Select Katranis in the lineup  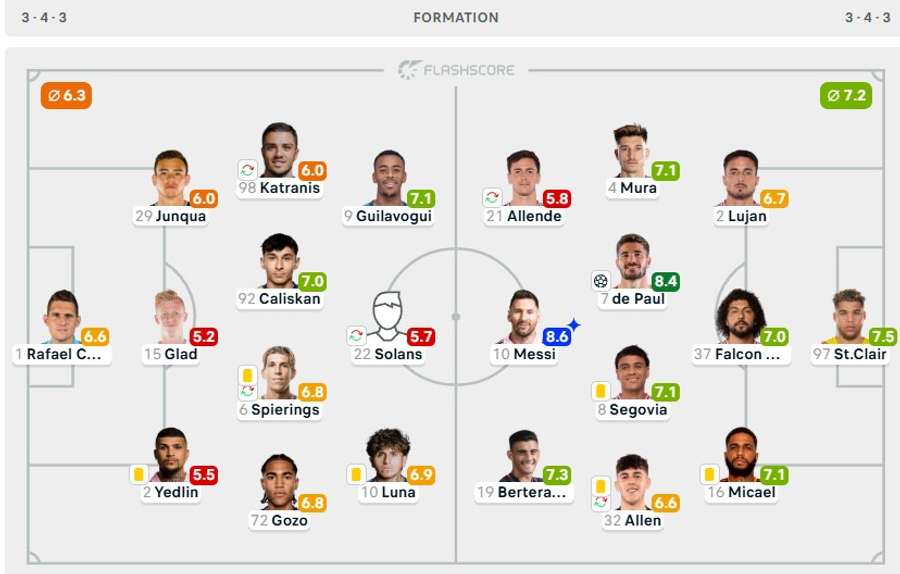(x=280, y=150)
